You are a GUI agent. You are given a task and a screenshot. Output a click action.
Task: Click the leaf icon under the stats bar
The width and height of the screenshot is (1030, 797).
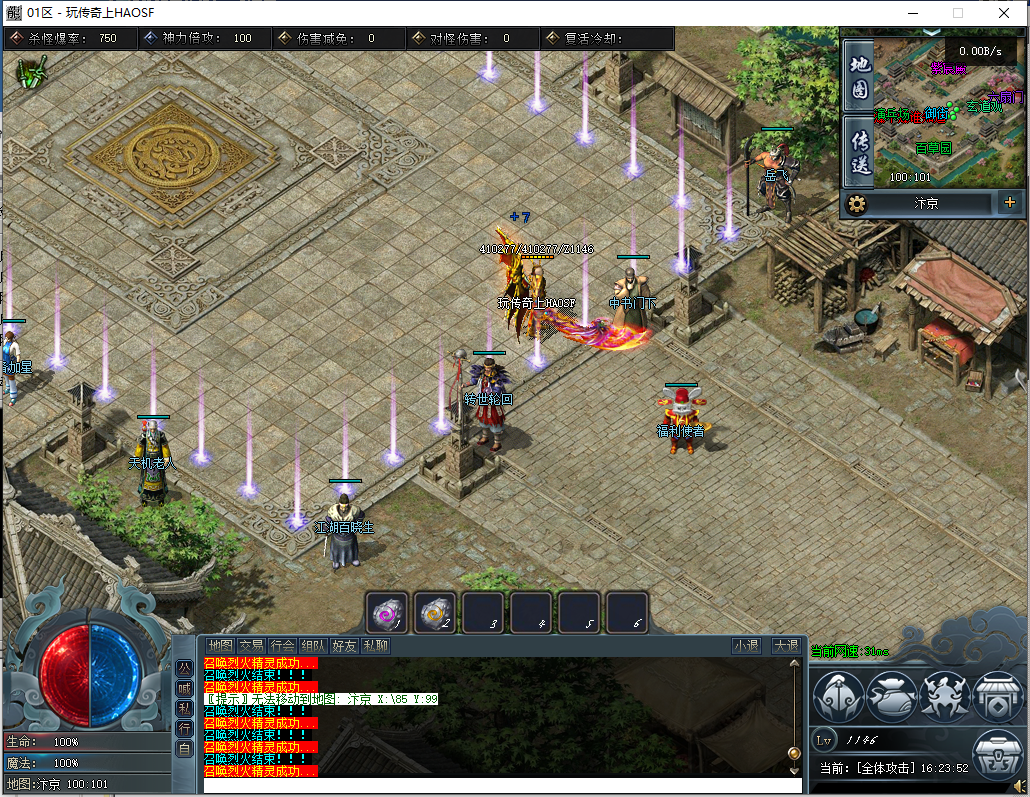(x=34, y=73)
